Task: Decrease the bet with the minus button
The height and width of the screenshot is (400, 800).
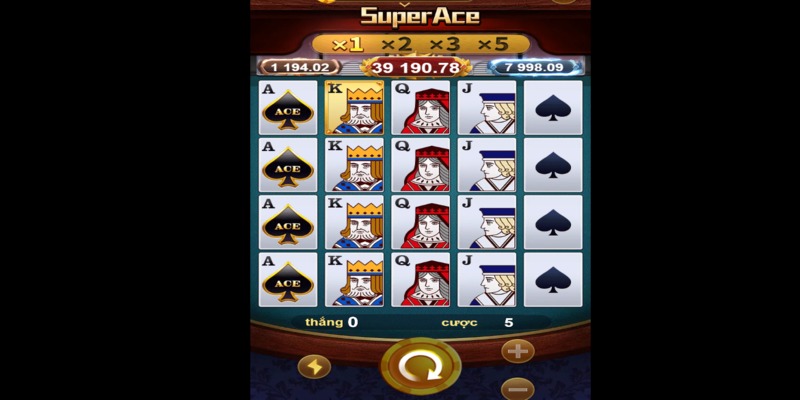Action: 517,388
